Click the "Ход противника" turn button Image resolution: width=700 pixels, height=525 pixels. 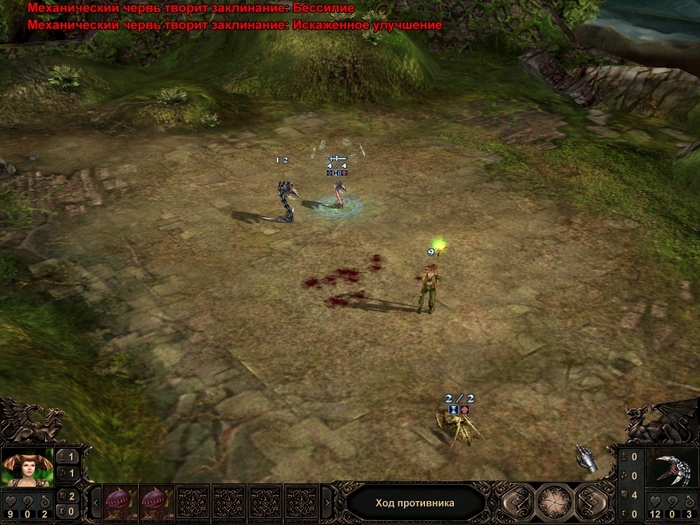pos(415,502)
